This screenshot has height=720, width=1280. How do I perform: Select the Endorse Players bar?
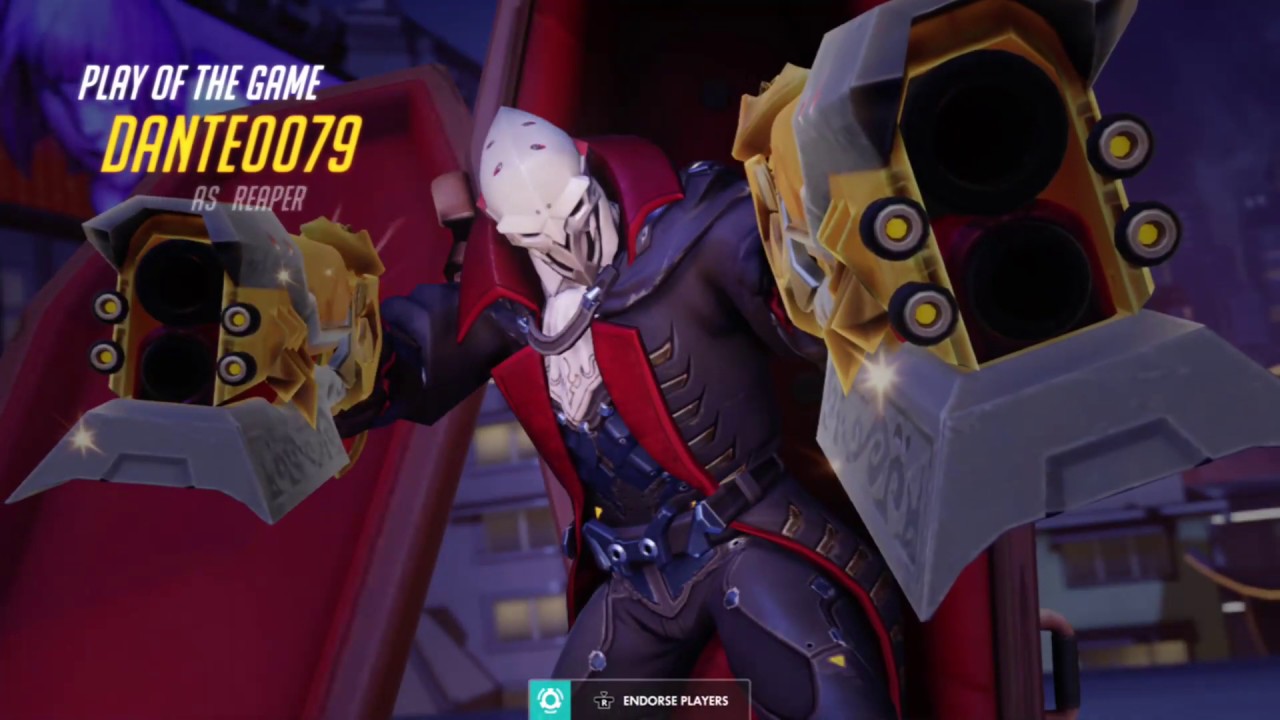pos(640,700)
